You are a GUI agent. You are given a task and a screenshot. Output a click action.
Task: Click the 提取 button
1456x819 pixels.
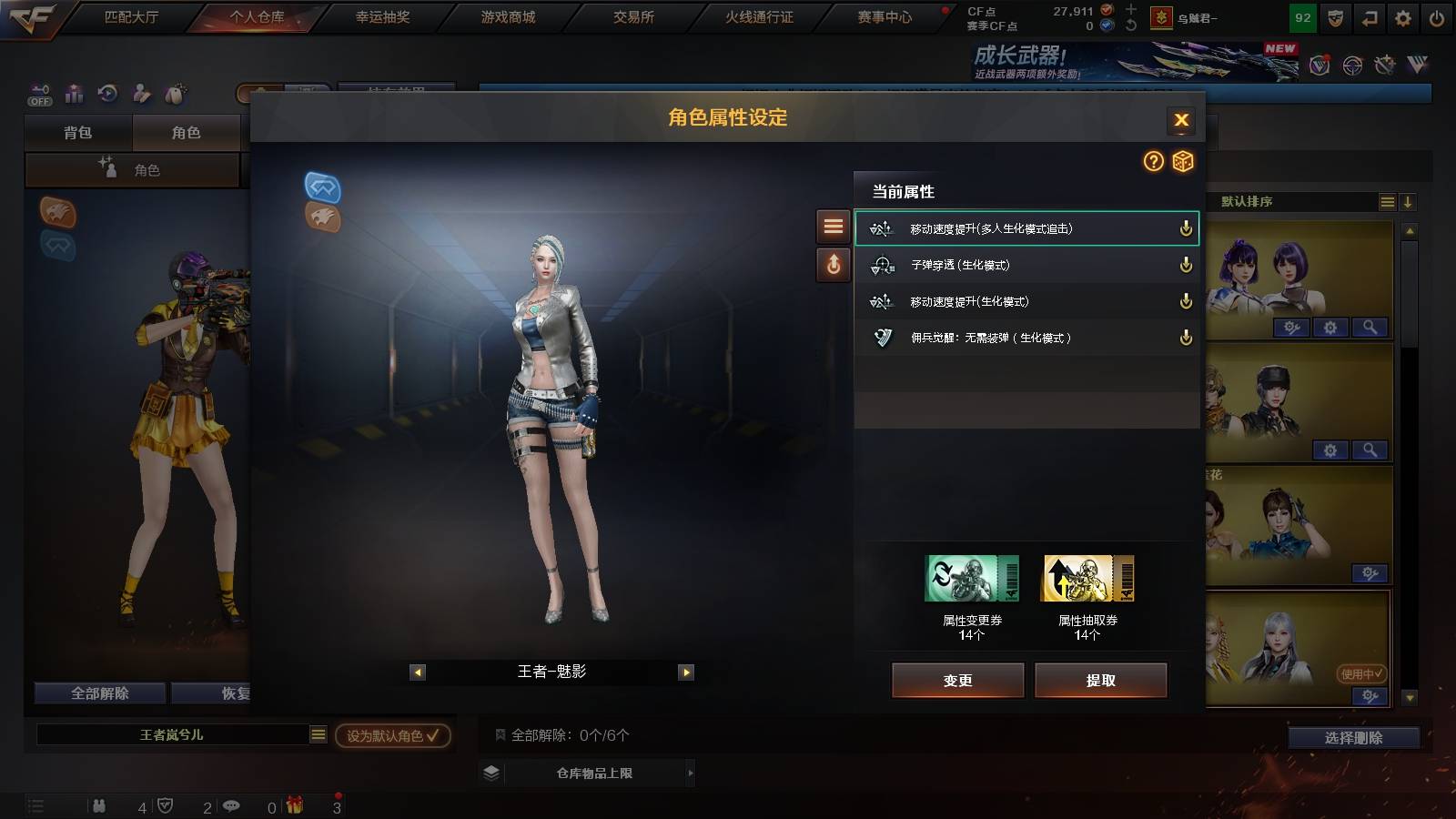click(1101, 680)
